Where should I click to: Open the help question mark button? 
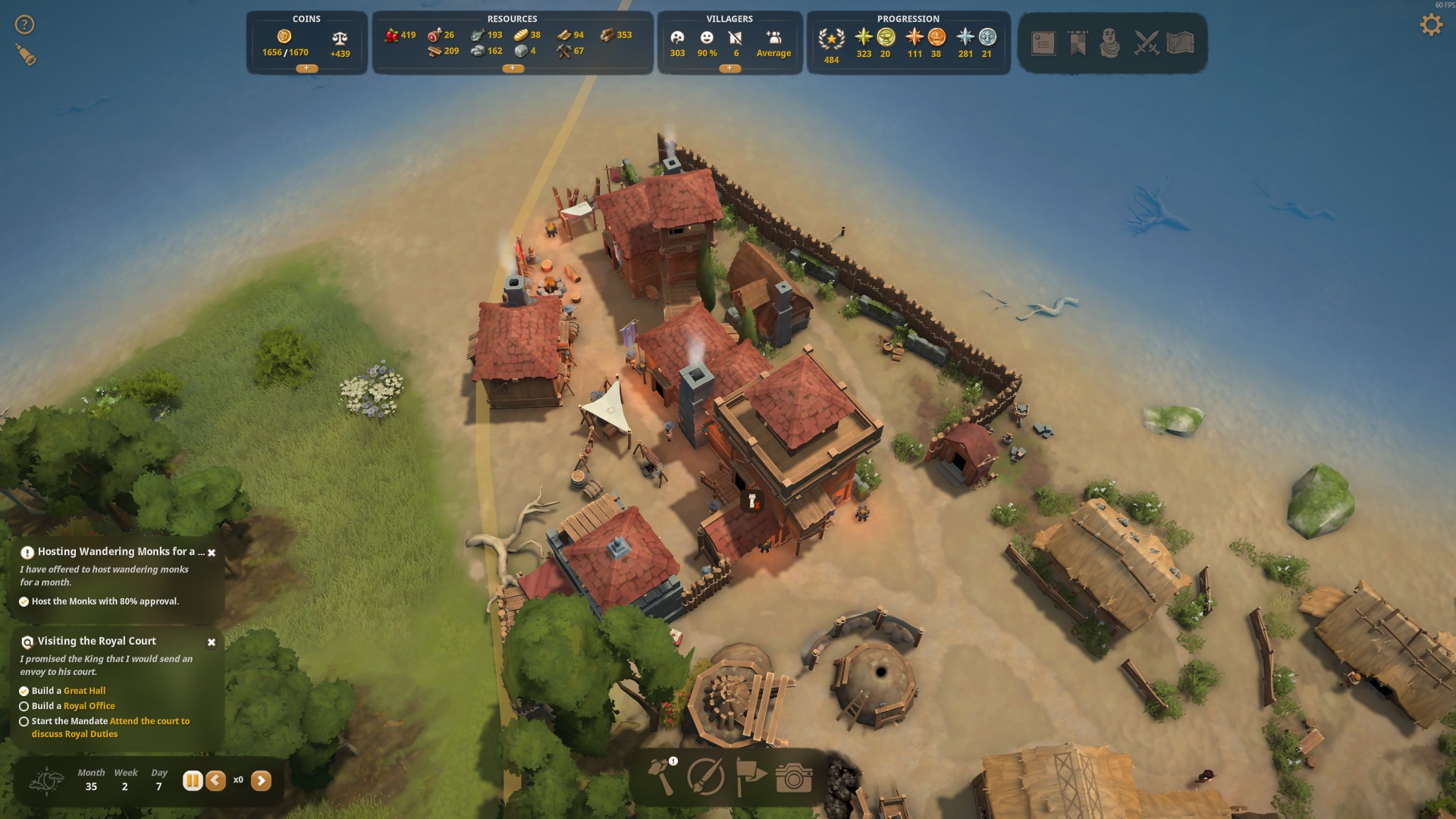click(24, 25)
